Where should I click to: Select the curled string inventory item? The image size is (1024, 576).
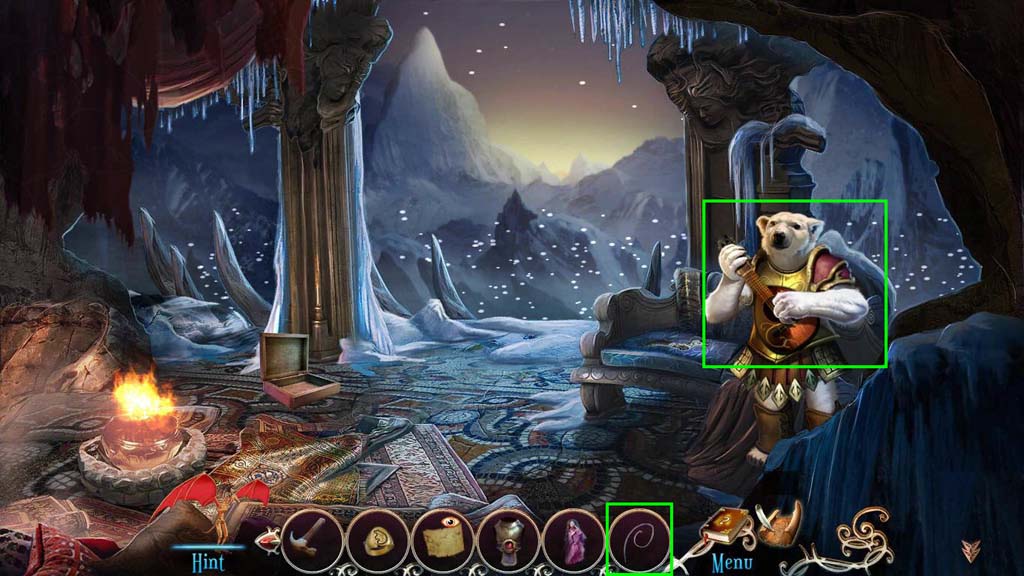pos(639,539)
